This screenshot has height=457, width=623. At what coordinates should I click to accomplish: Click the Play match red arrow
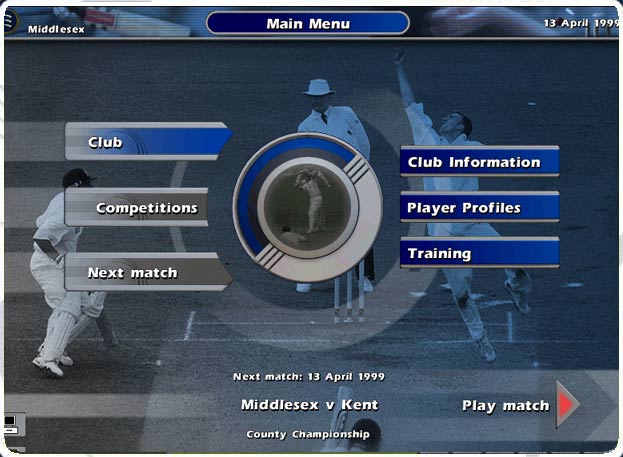[567, 405]
